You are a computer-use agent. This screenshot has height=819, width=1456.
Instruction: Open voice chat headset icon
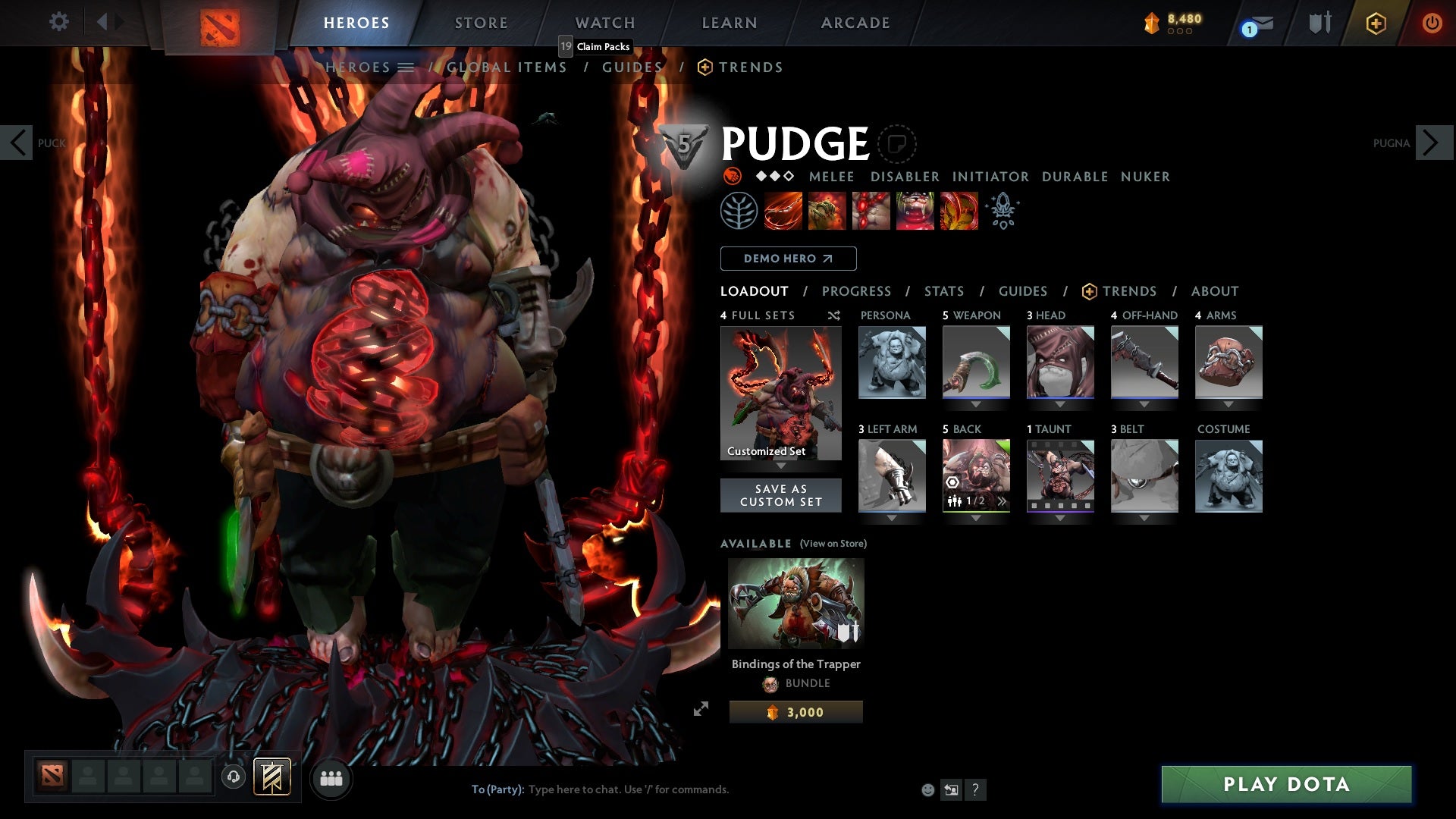pos(234,778)
